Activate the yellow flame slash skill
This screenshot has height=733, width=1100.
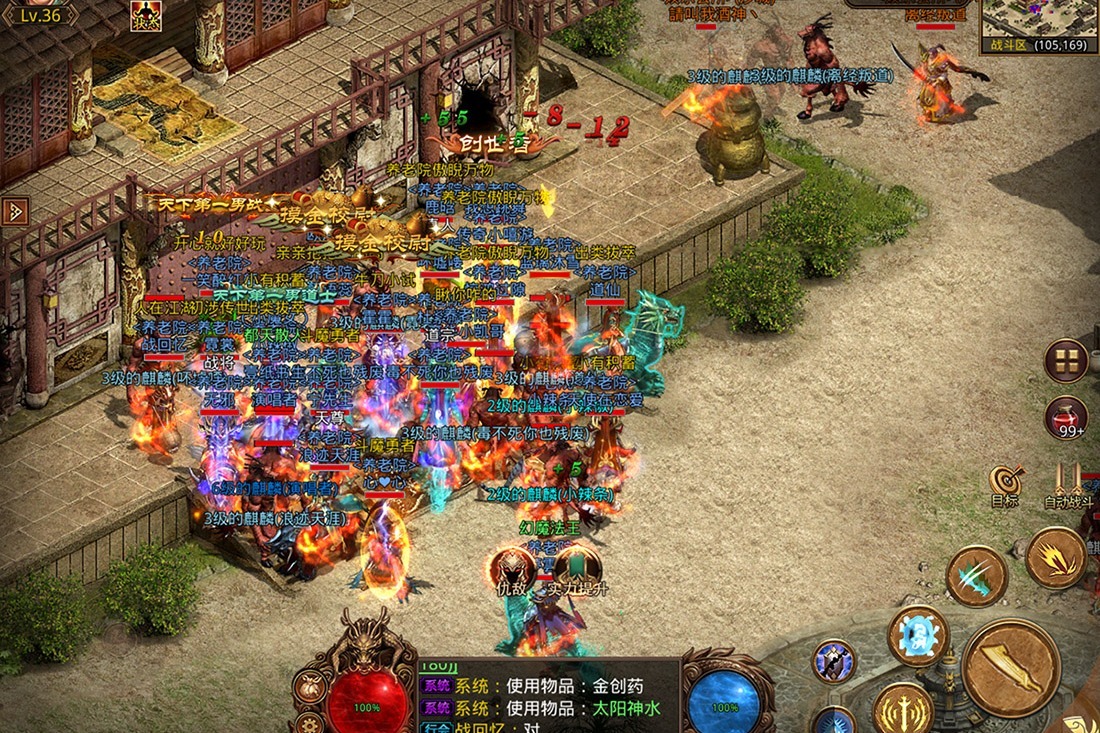[x=1056, y=558]
